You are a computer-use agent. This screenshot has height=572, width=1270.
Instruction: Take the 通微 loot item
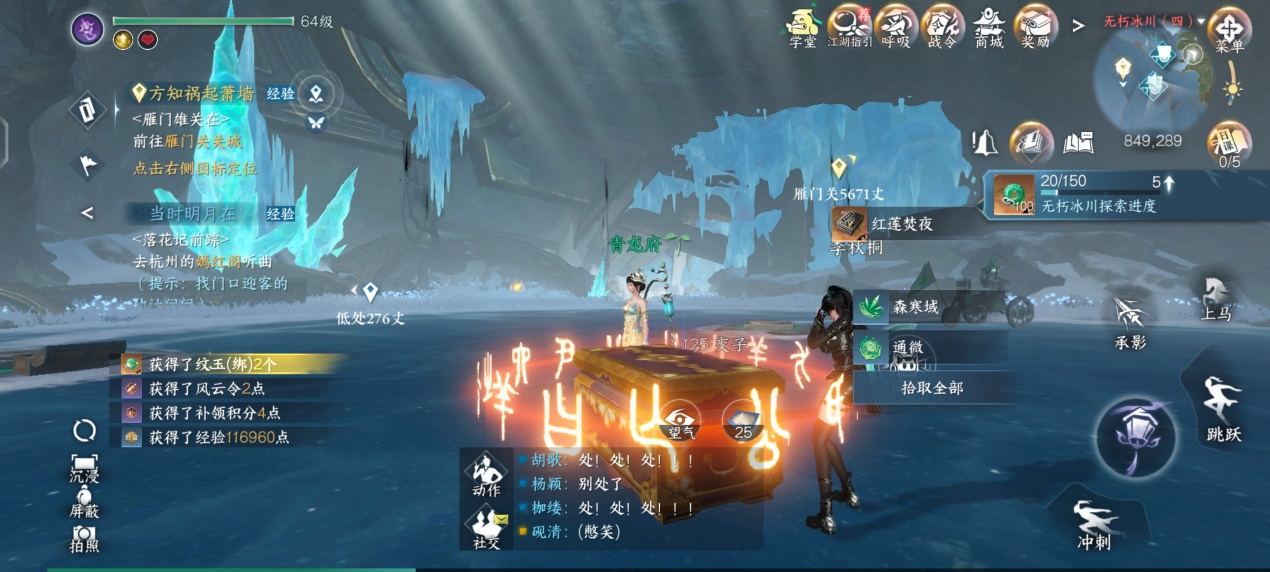pyautogui.click(x=907, y=348)
